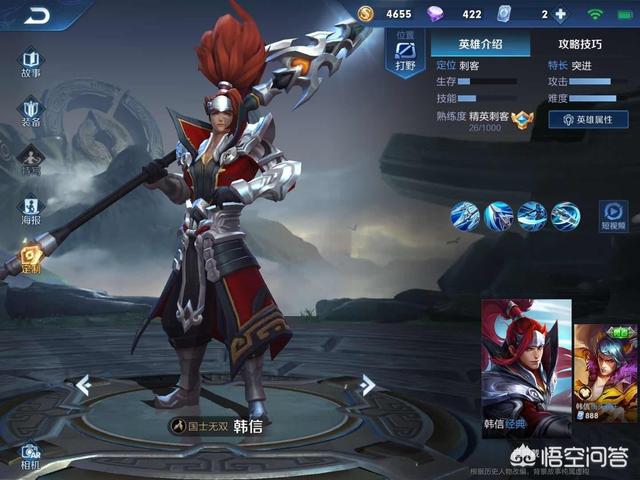Viewport: 640px width, 480px height.
Task: Play the 短视频 short video
Action: pos(613,214)
